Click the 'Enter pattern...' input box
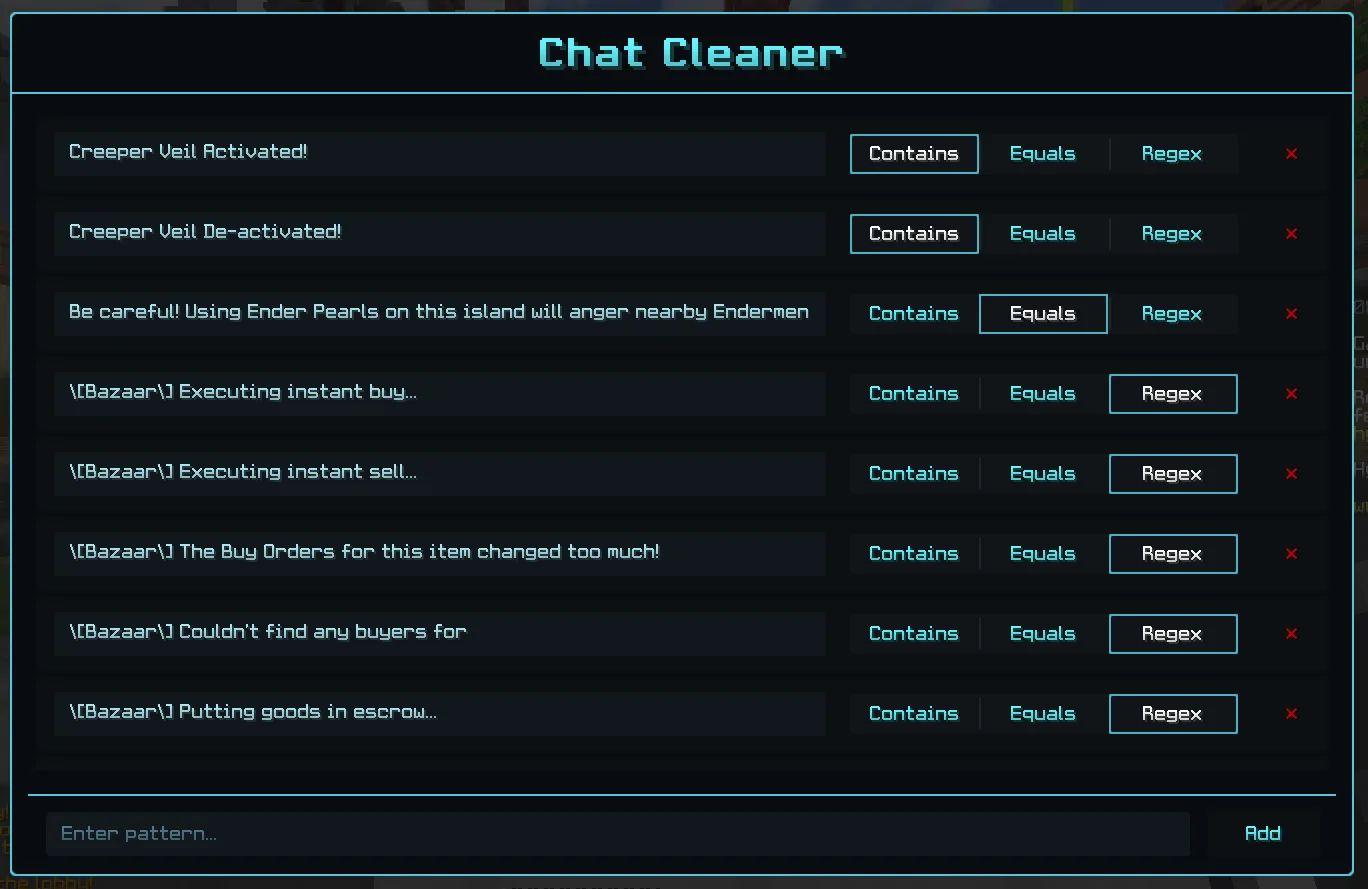Viewport: 1368px width, 889px height. (618, 833)
